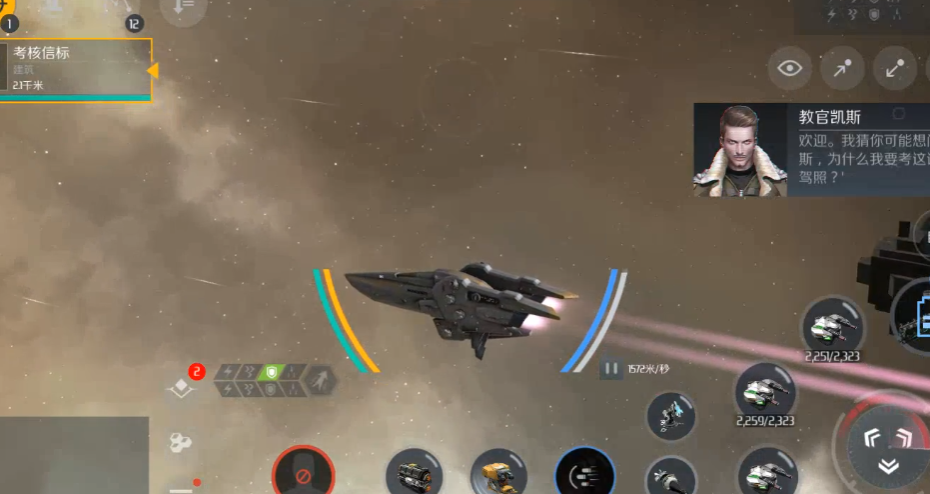
Task: Toggle the eye view button
Action: click(x=790, y=68)
